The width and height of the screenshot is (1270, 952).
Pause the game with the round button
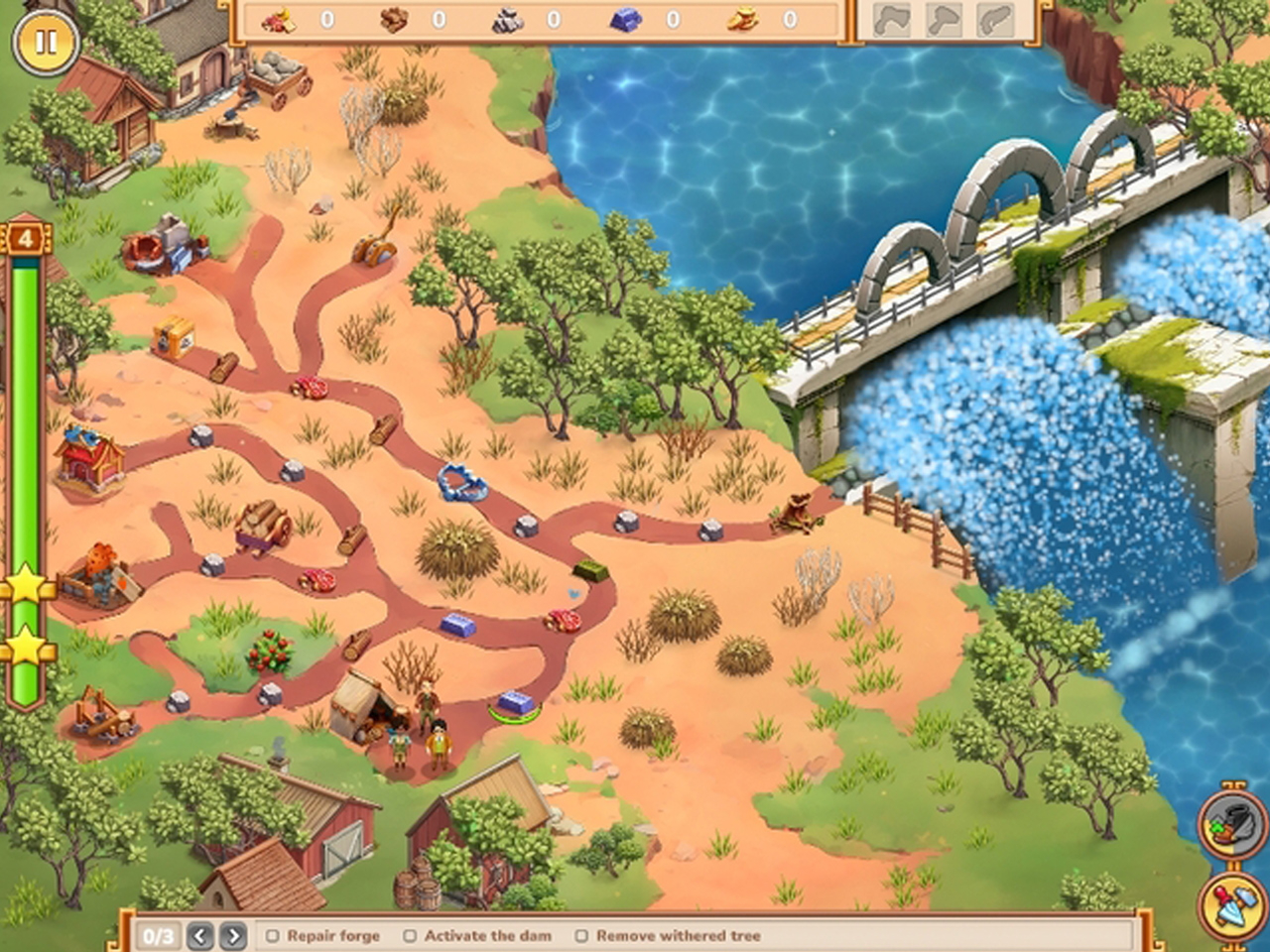pos(46,43)
